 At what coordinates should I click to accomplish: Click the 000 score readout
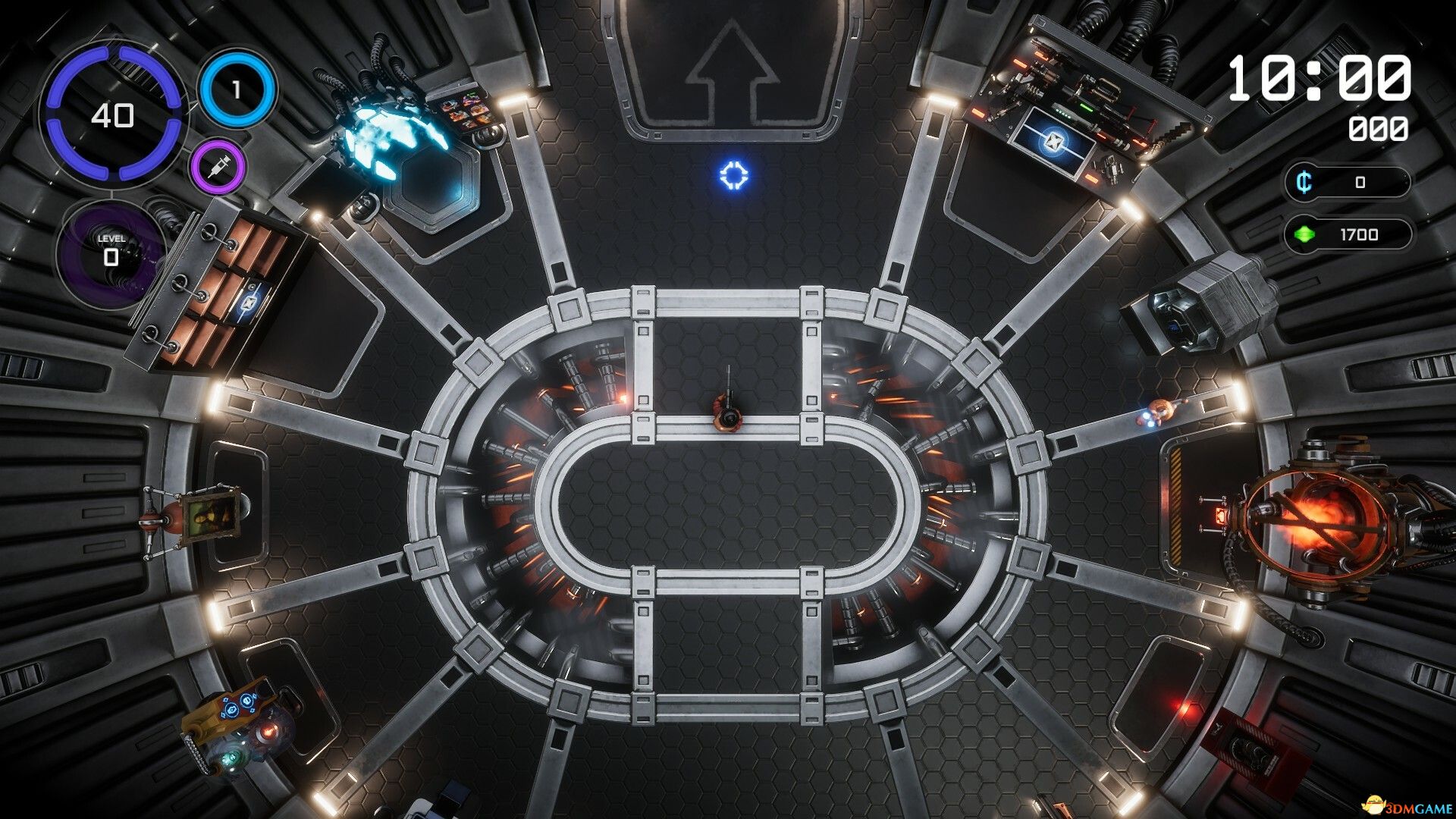coord(1382,129)
